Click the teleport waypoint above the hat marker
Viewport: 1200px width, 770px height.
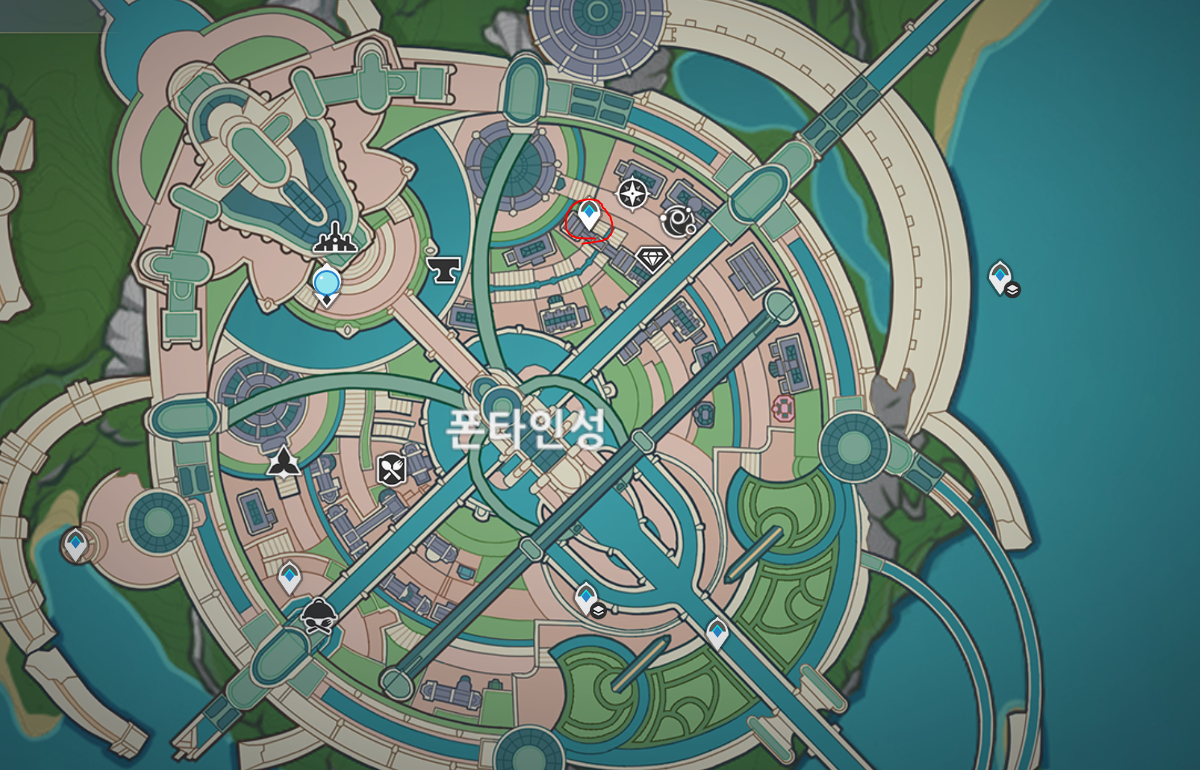[289, 576]
